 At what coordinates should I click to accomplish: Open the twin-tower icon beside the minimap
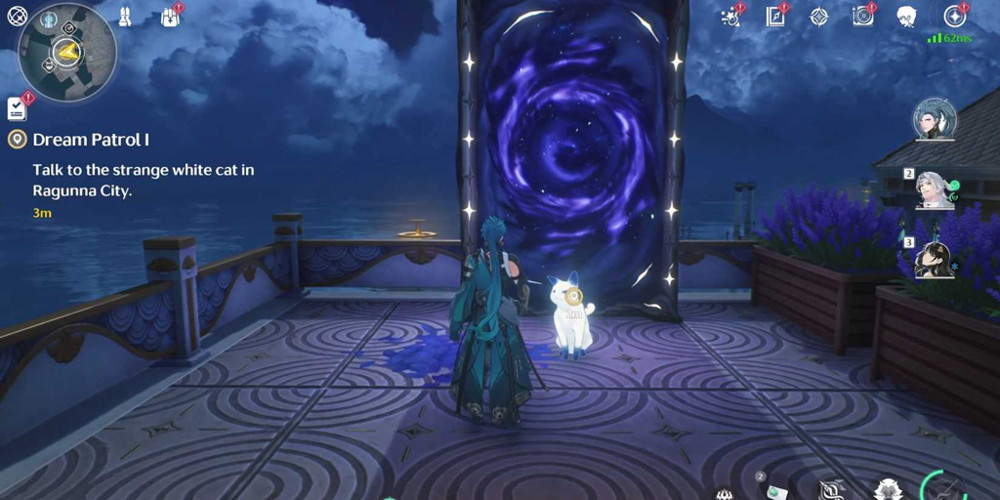(x=126, y=16)
